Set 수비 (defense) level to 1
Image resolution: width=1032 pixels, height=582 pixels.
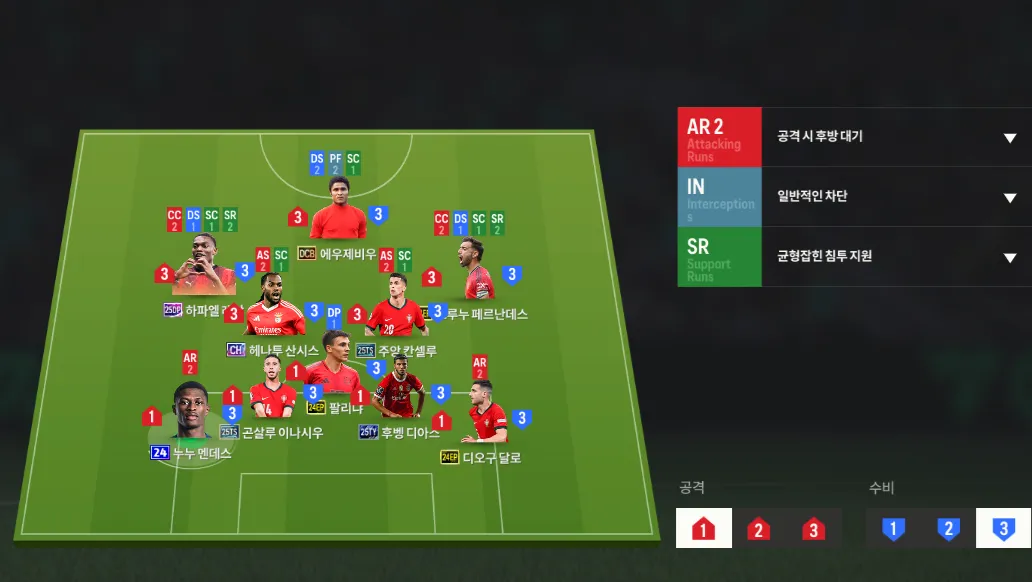pos(893,529)
